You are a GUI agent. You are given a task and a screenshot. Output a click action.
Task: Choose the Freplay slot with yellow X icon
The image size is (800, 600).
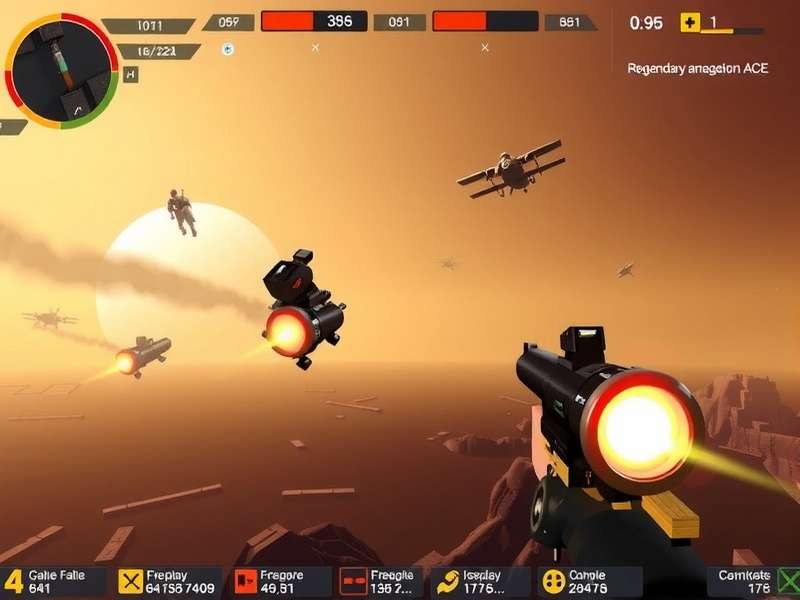[x=166, y=581]
